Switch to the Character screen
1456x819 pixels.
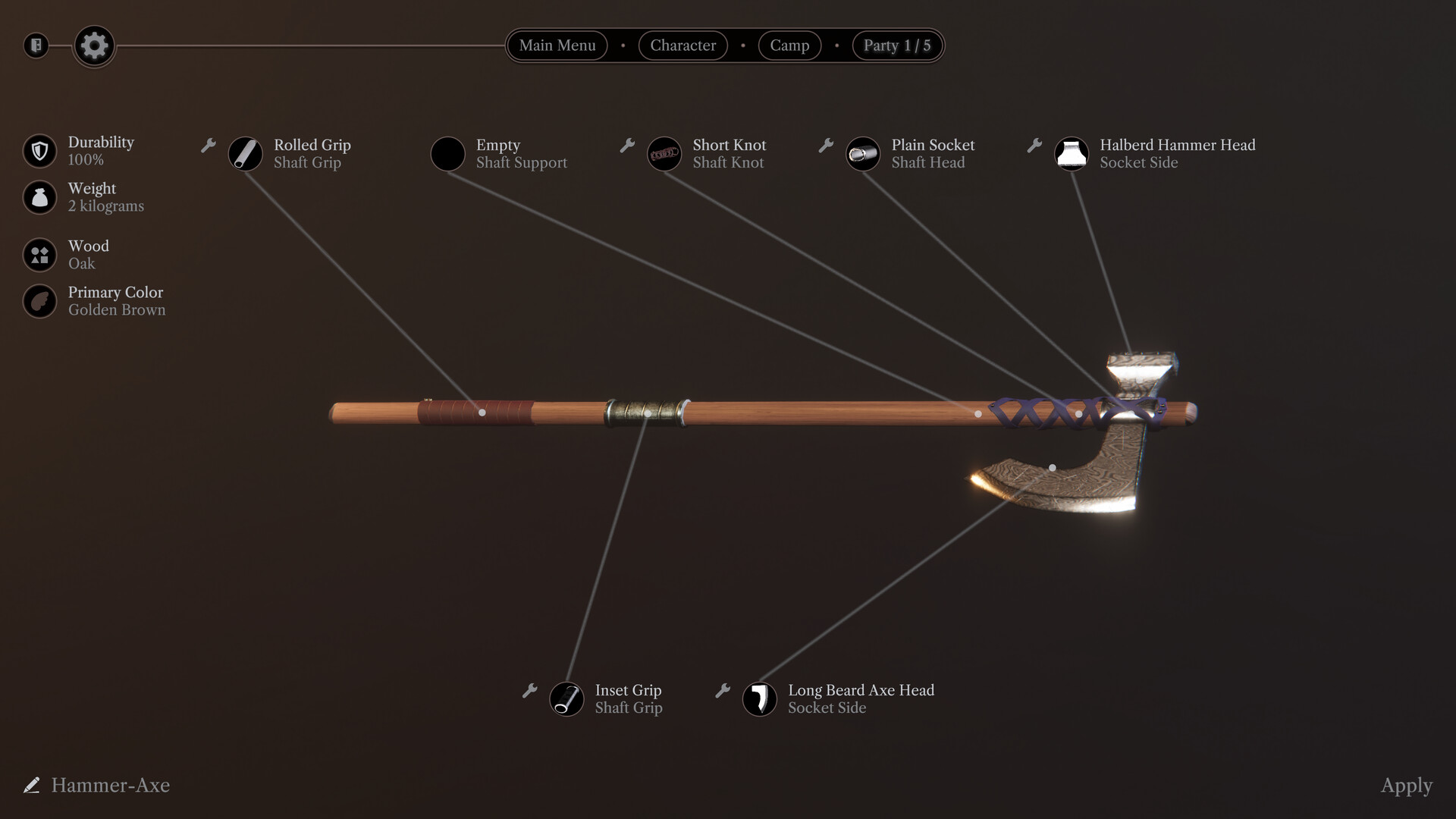click(x=682, y=45)
